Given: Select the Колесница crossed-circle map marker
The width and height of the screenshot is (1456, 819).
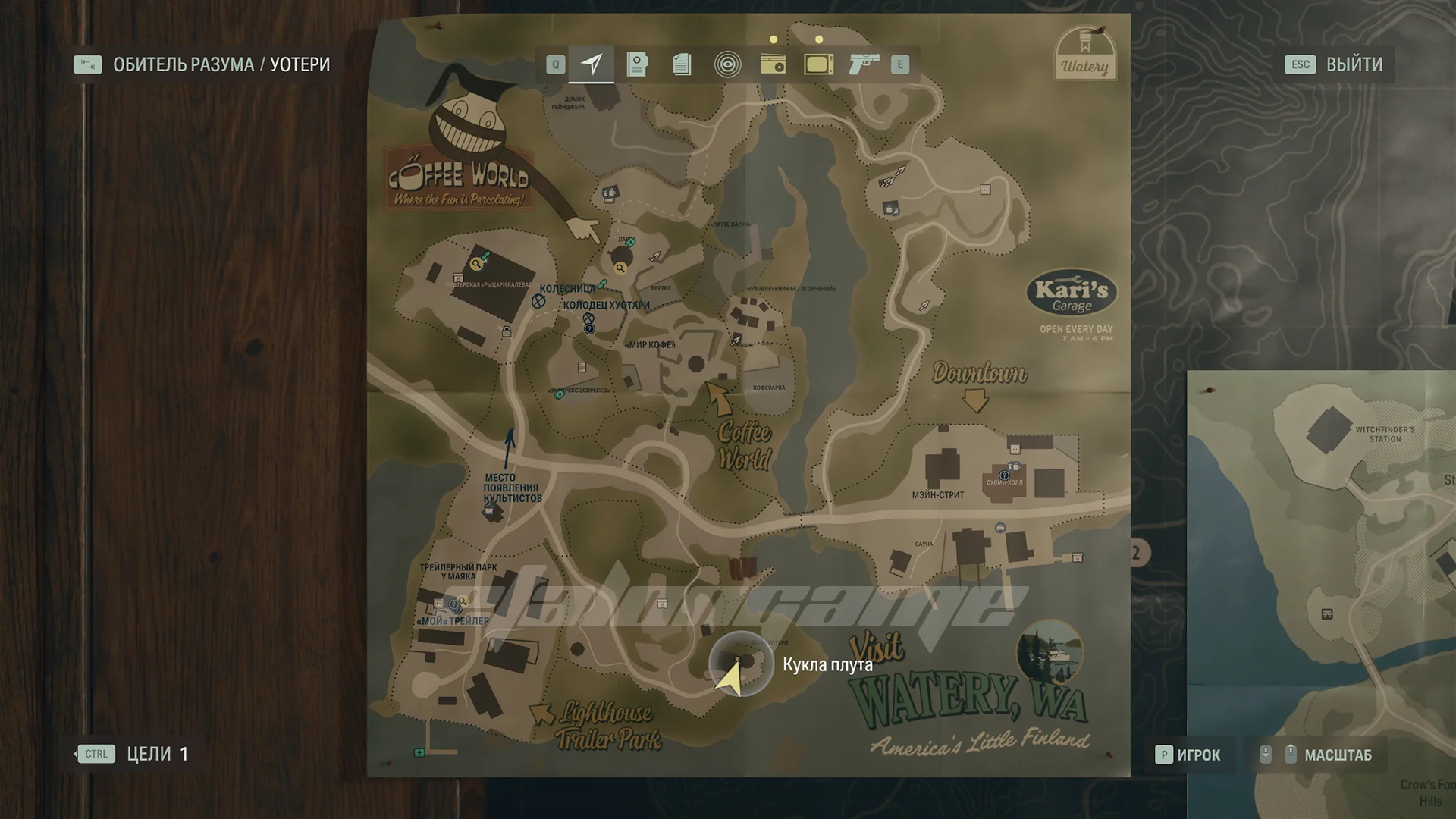Looking at the screenshot, I should tap(538, 301).
